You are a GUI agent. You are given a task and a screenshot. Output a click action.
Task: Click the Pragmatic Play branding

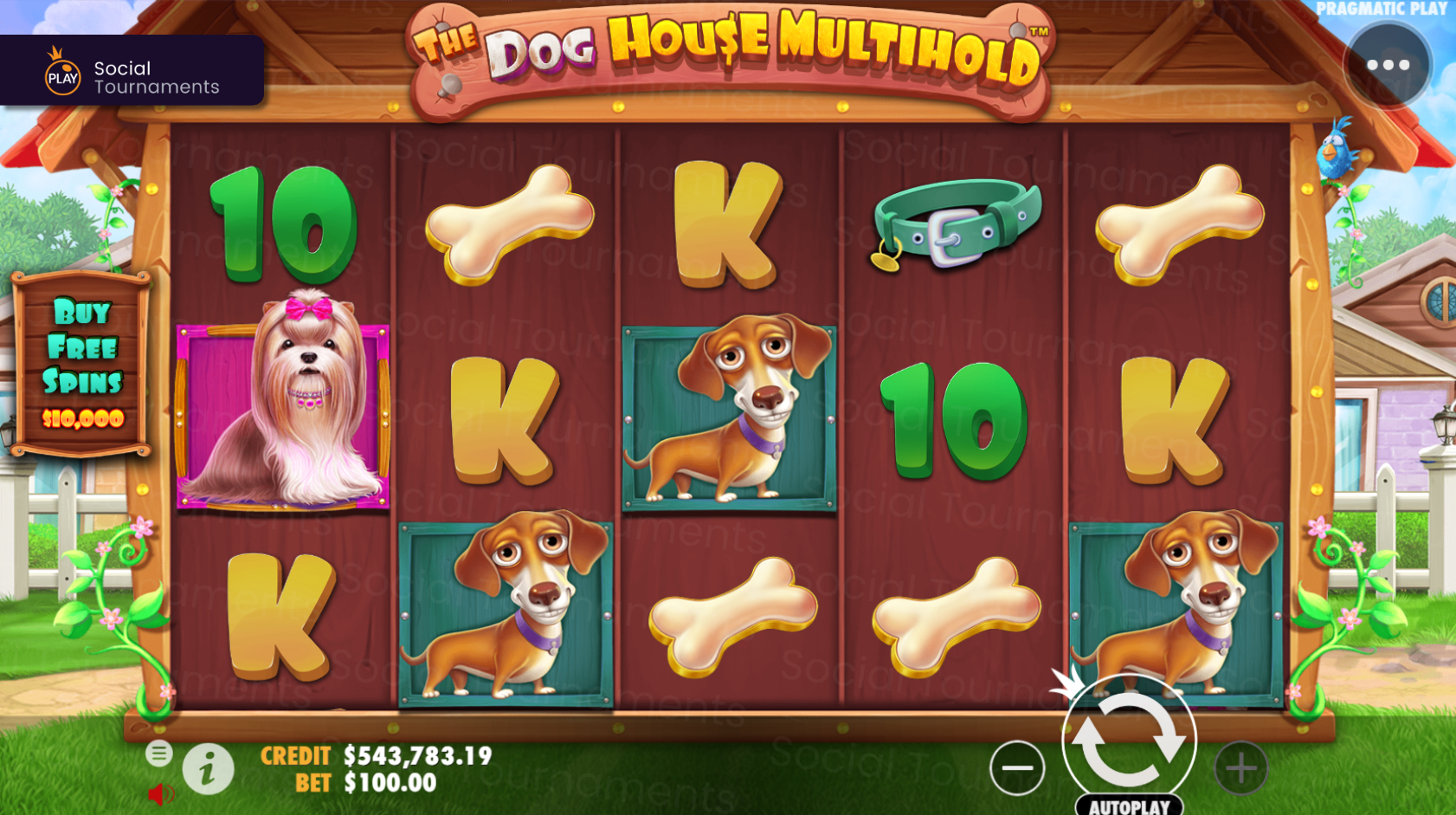click(1384, 10)
